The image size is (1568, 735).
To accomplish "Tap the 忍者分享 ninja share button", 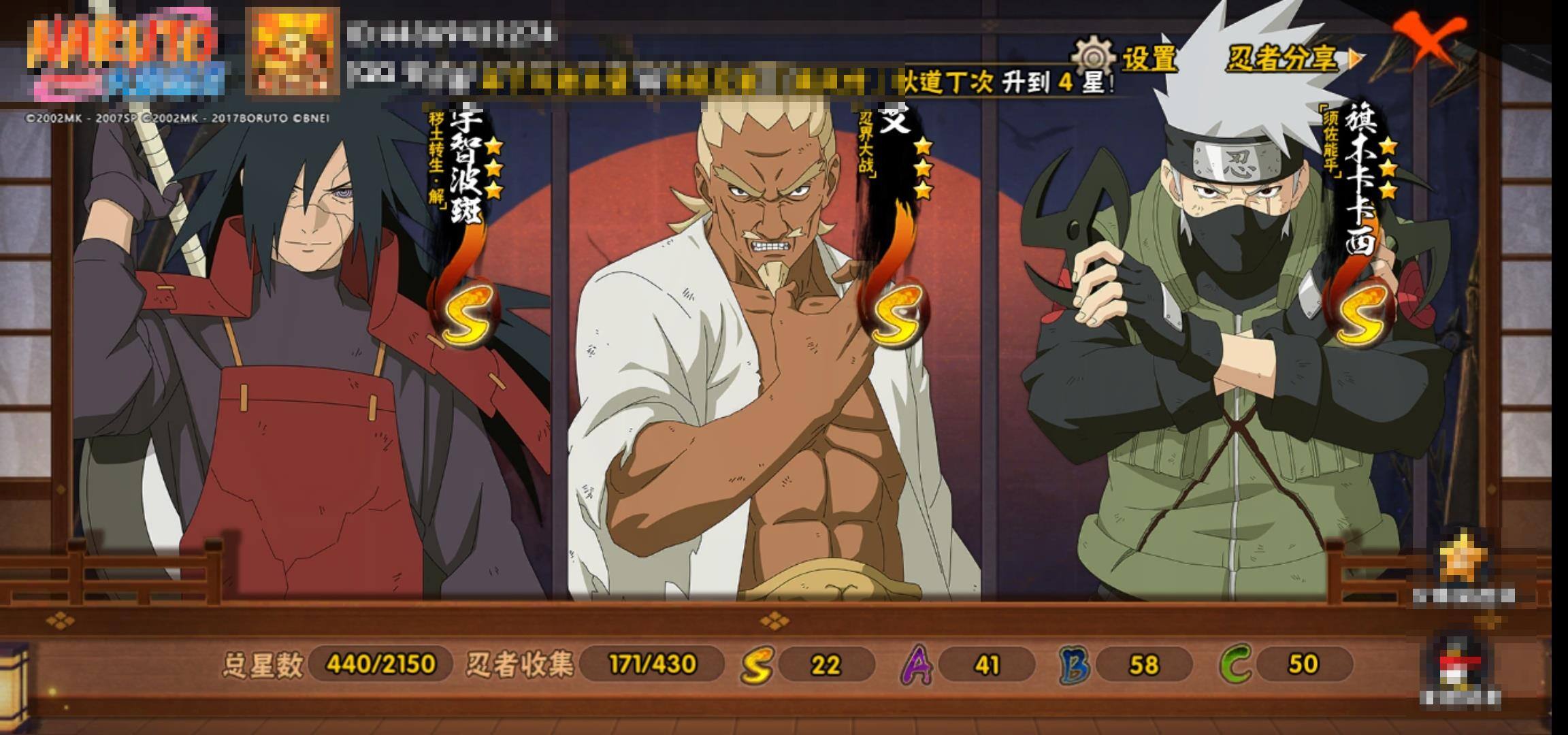I will pyautogui.click(x=1292, y=59).
